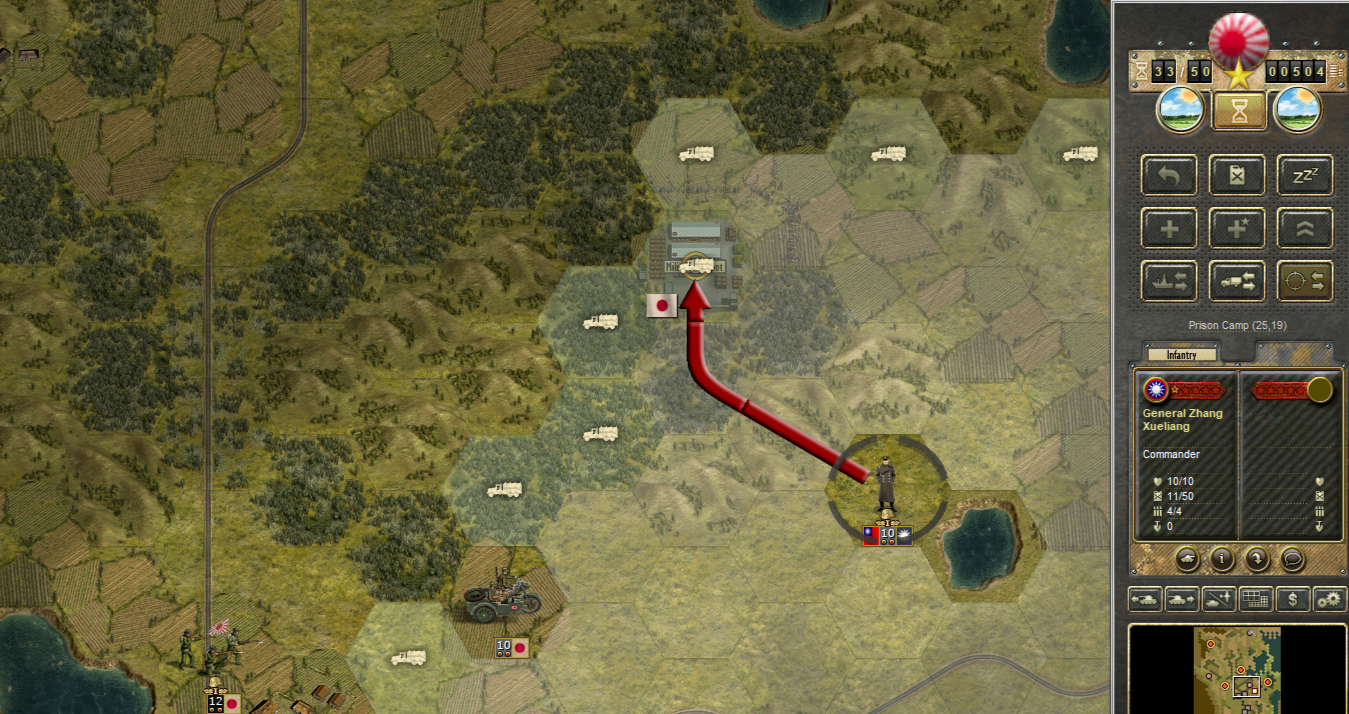Viewport: 1349px width, 714px height.
Task: Order elite reinforcements with the plus-star button
Action: pos(1237,228)
